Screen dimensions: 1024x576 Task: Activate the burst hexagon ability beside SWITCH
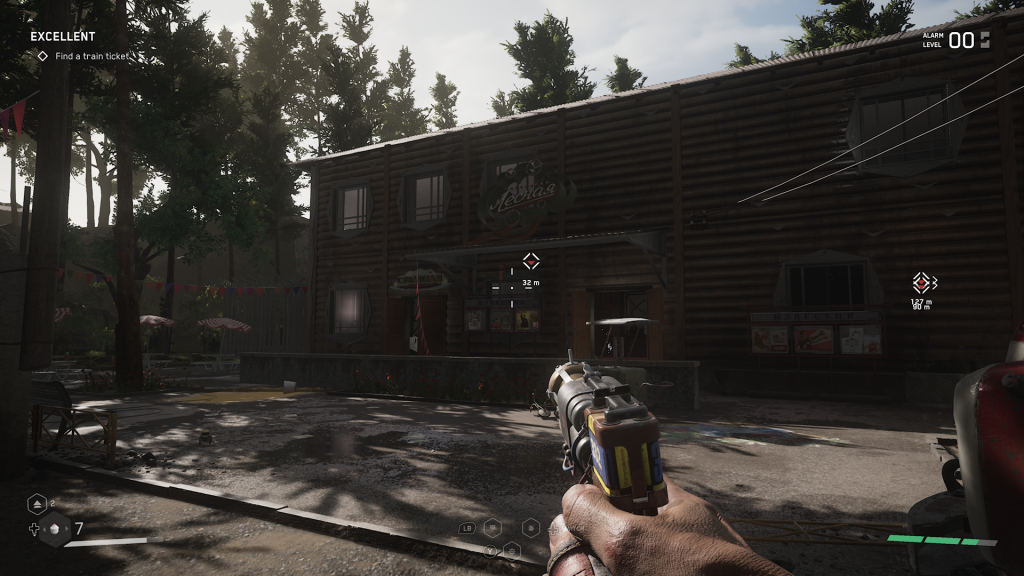(x=531, y=527)
